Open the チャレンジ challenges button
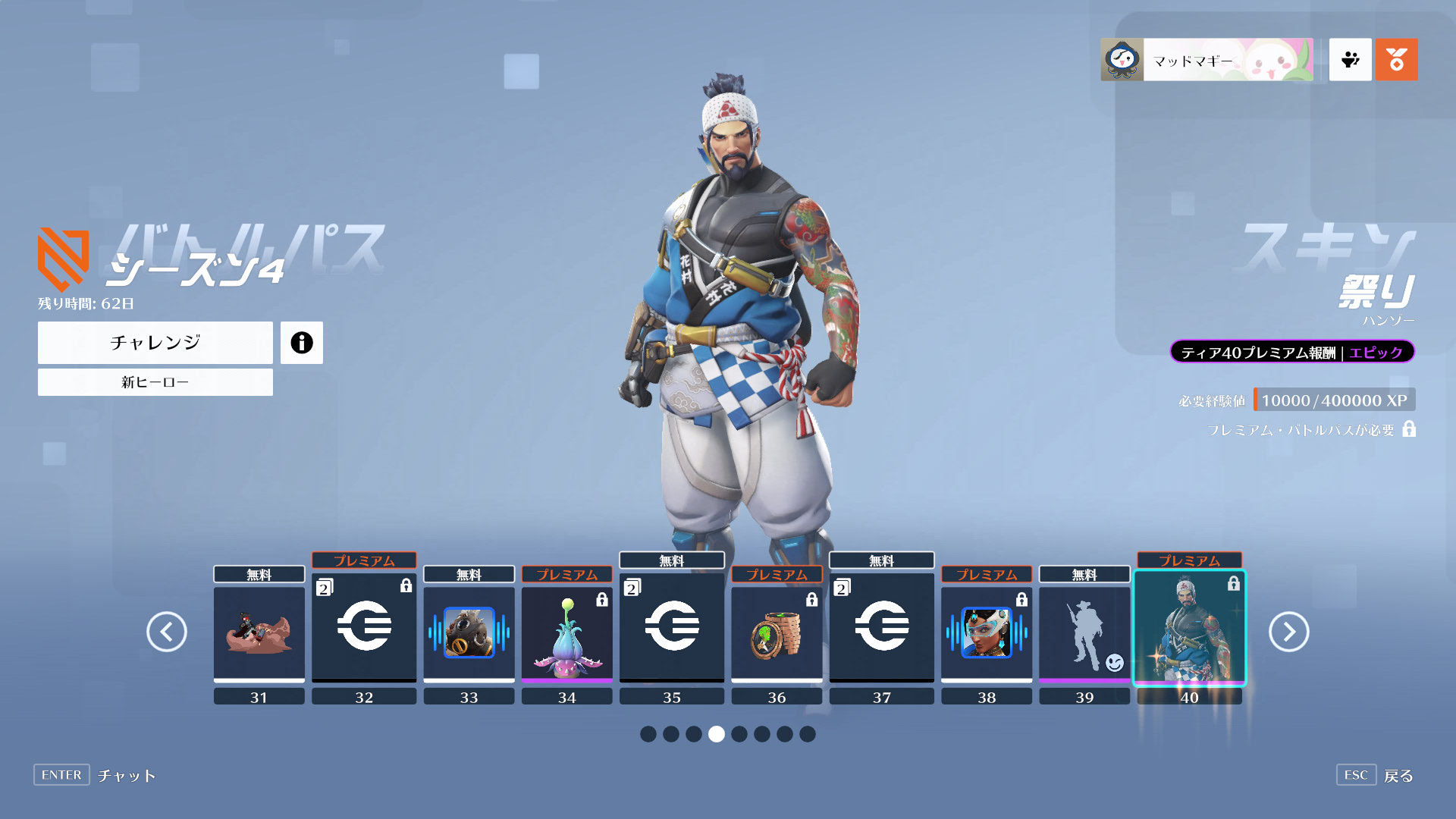This screenshot has height=819, width=1456. [155, 343]
